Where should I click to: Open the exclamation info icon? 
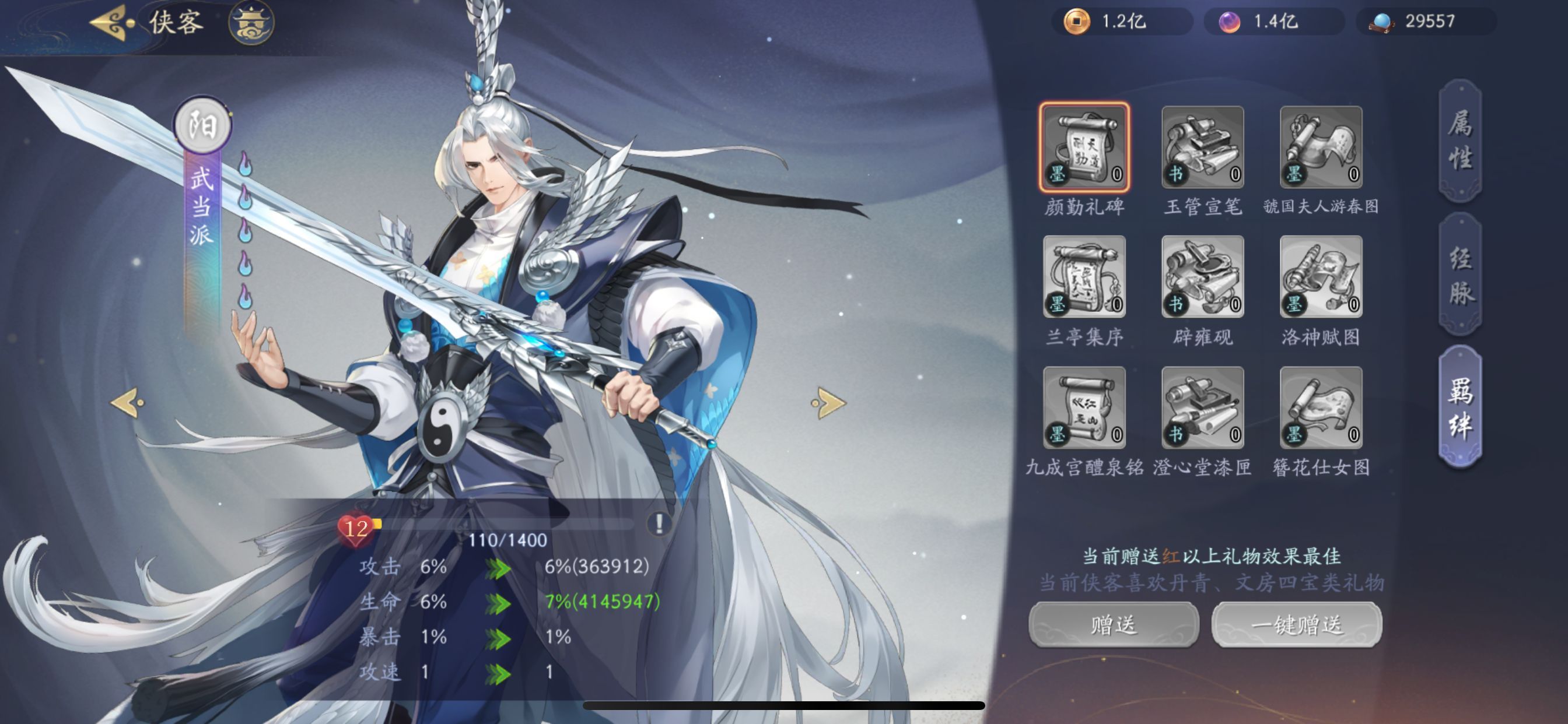(x=659, y=523)
